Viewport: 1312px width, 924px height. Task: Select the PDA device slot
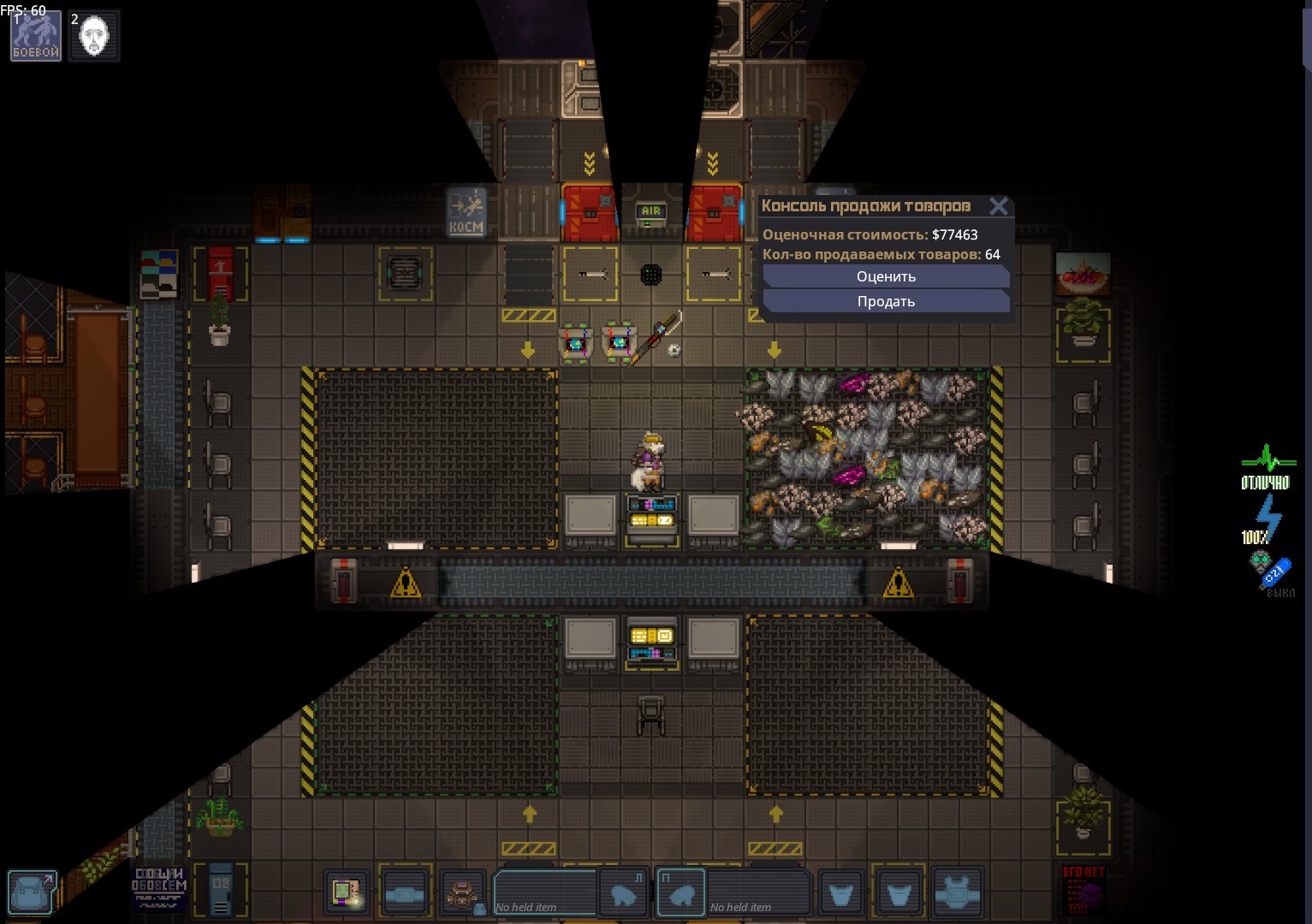coord(347,892)
